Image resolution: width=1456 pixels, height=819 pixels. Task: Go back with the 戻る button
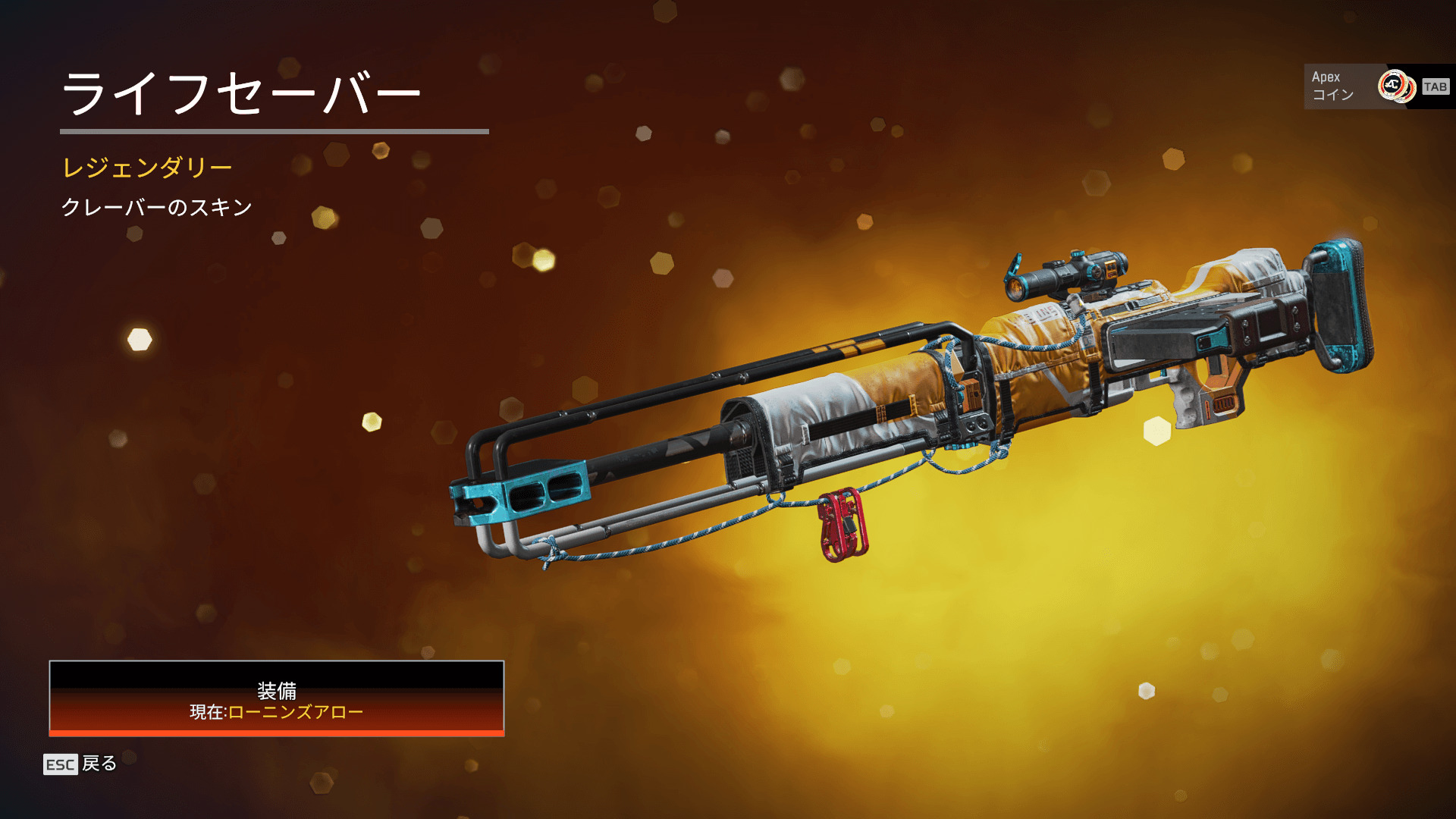(80, 764)
